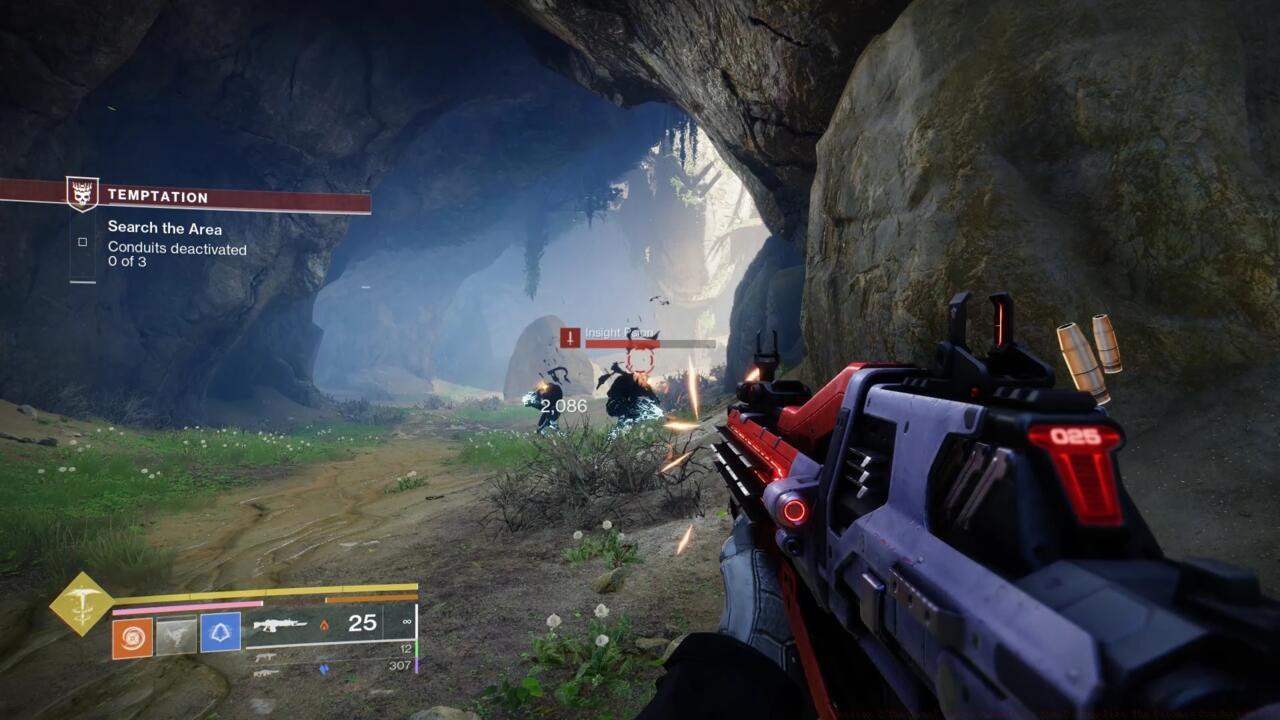
Task: Click the solar flame damage type icon
Action: [323, 626]
